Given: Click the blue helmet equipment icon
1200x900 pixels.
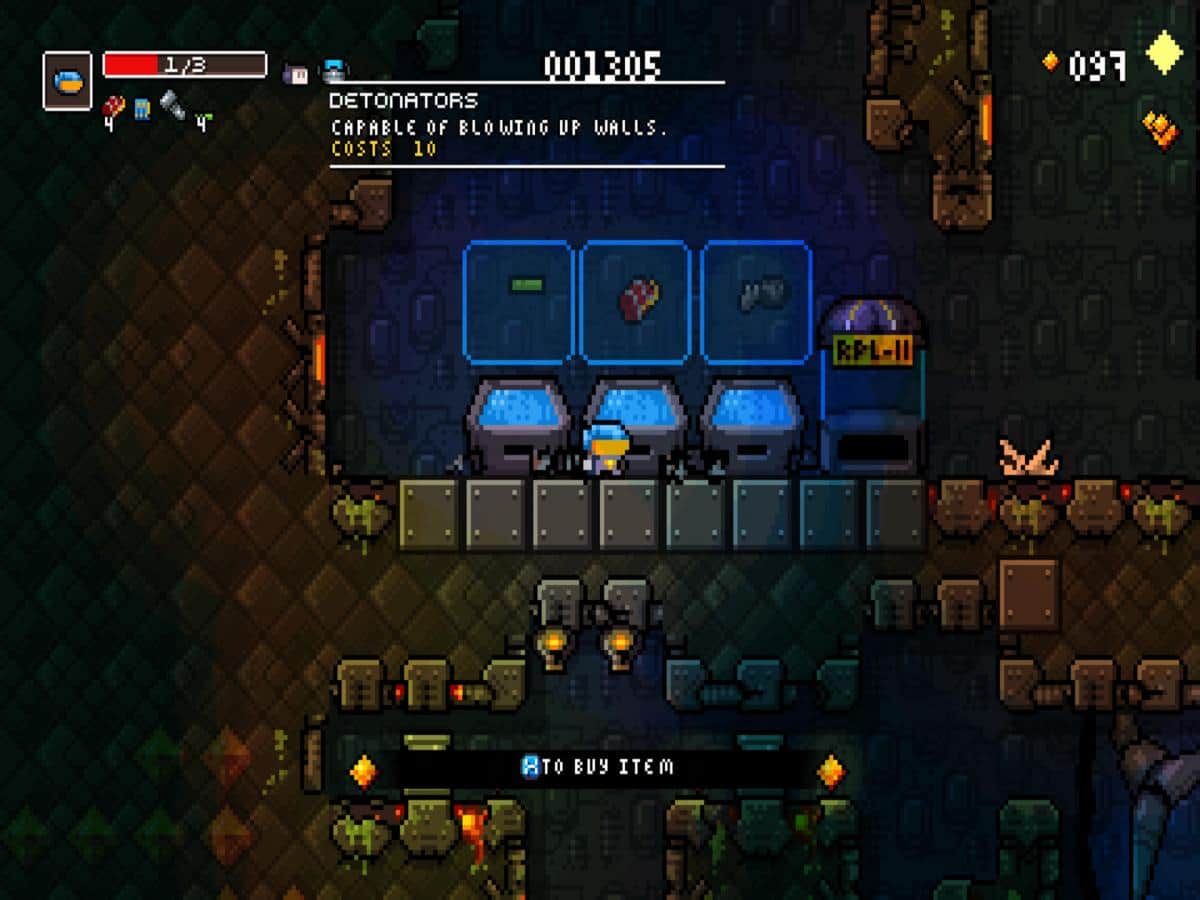Looking at the screenshot, I should tap(334, 71).
